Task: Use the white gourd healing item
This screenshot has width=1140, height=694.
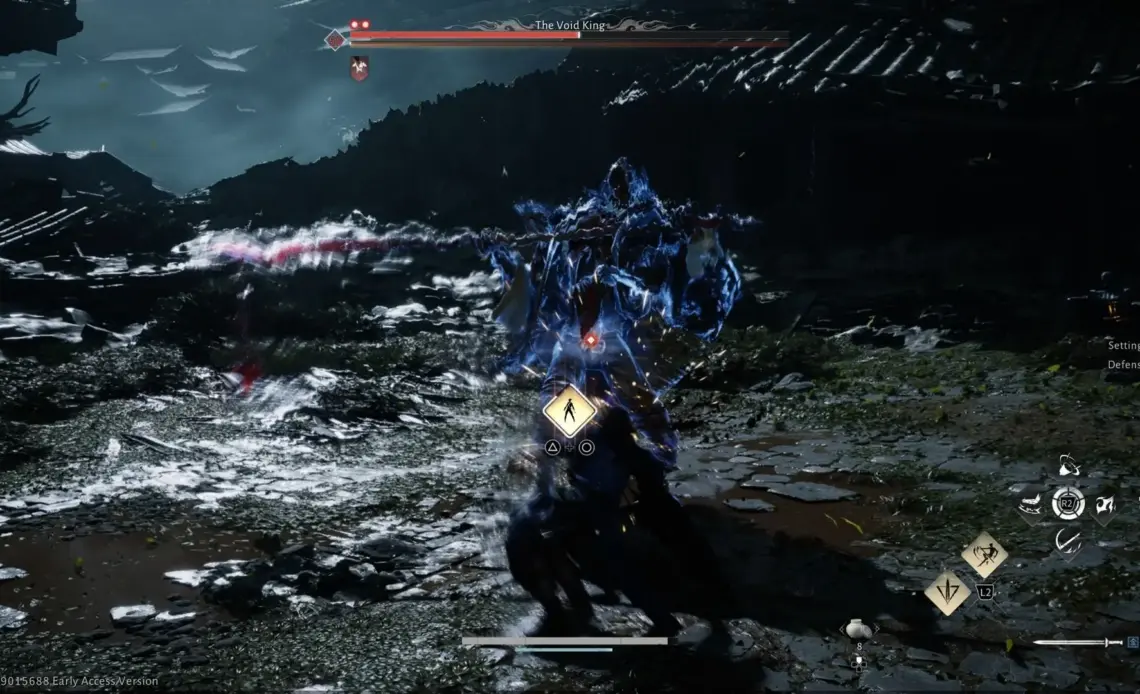Action: [857, 629]
